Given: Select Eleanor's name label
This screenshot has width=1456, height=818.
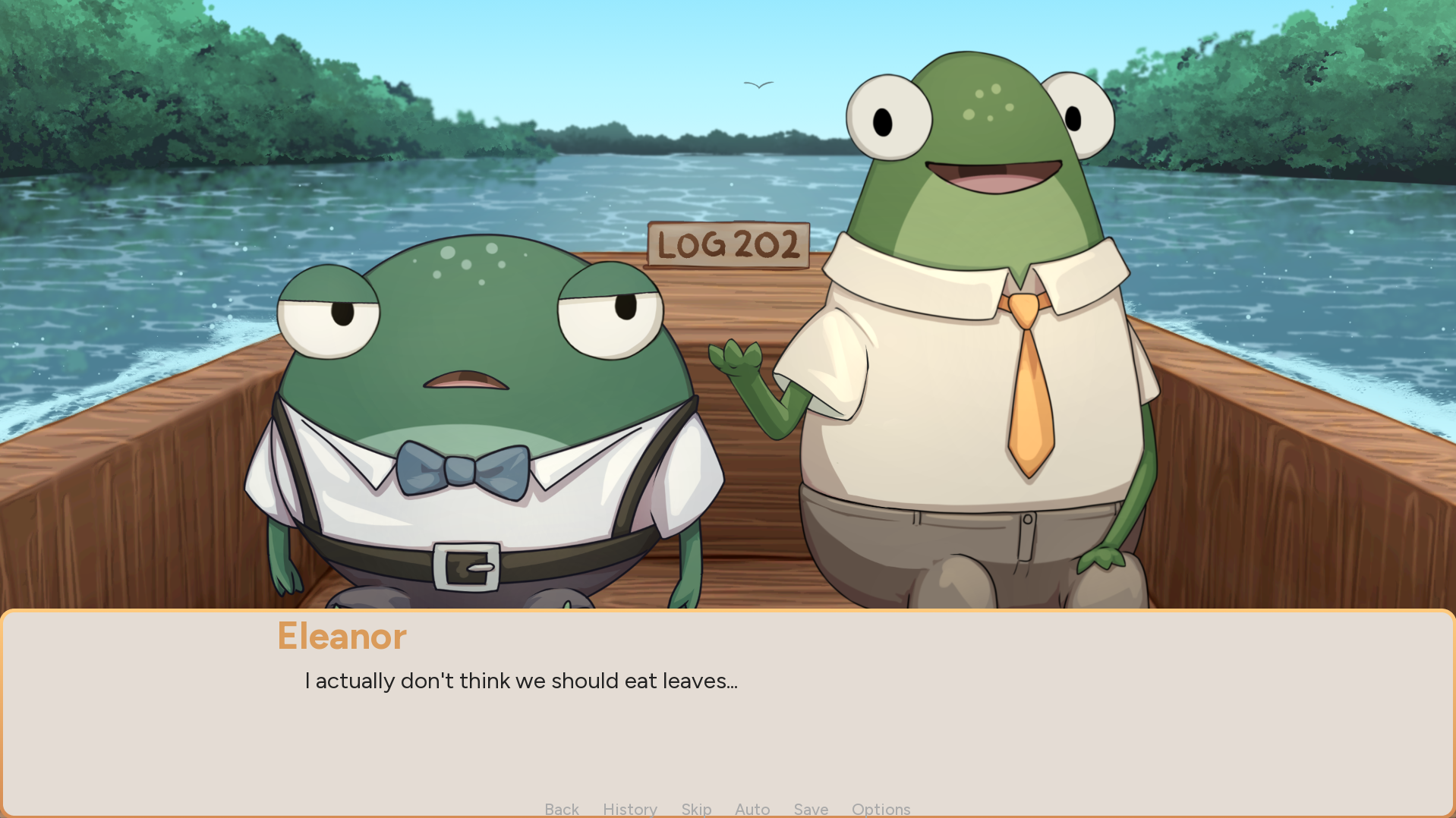Looking at the screenshot, I should coord(341,637).
